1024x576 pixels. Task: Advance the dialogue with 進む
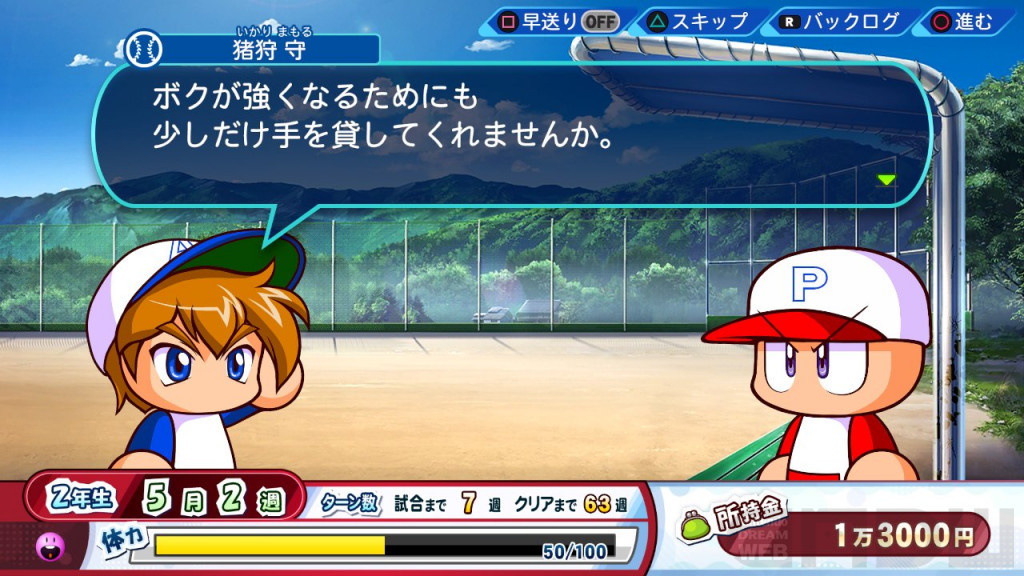963,21
